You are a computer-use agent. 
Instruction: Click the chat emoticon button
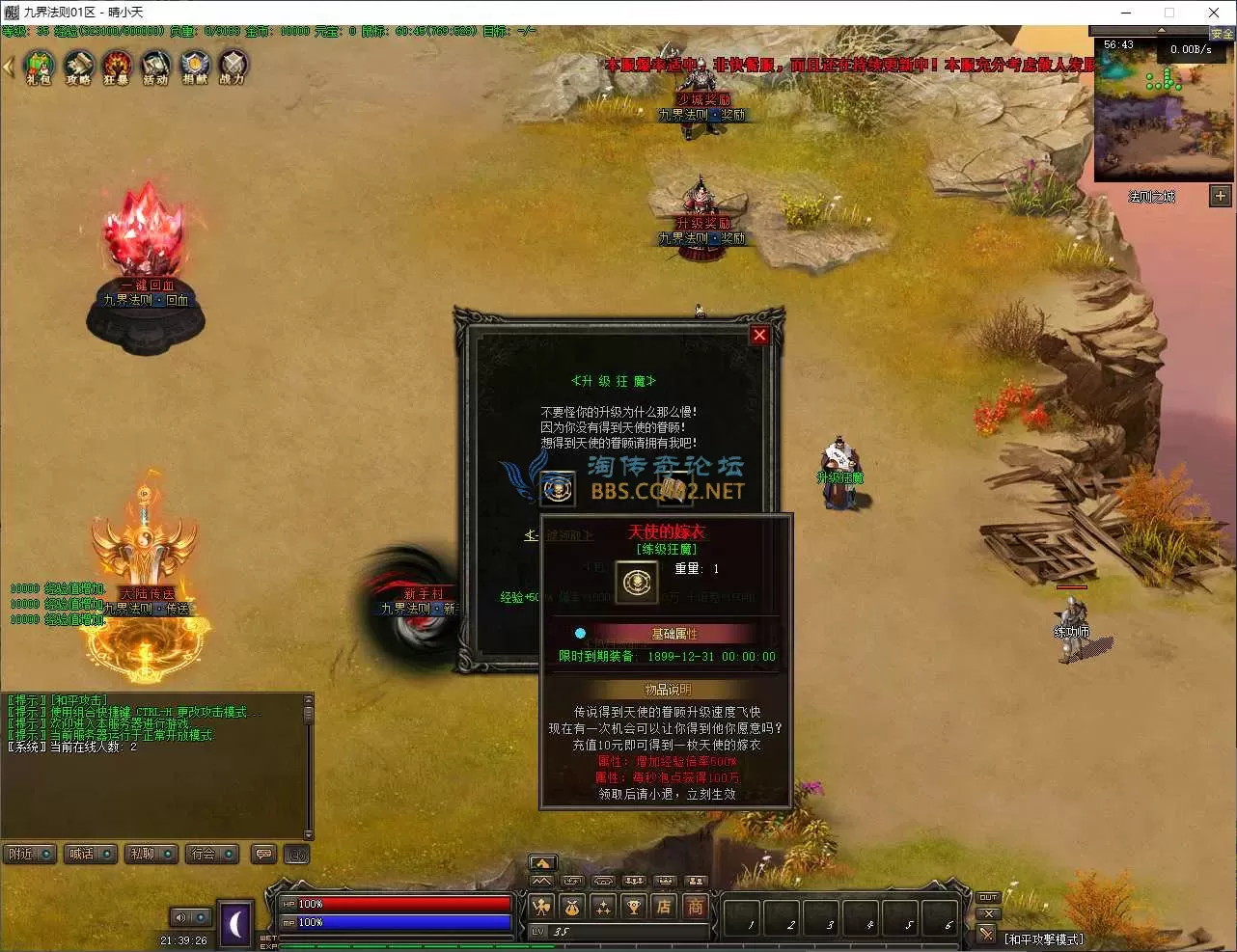[263, 854]
